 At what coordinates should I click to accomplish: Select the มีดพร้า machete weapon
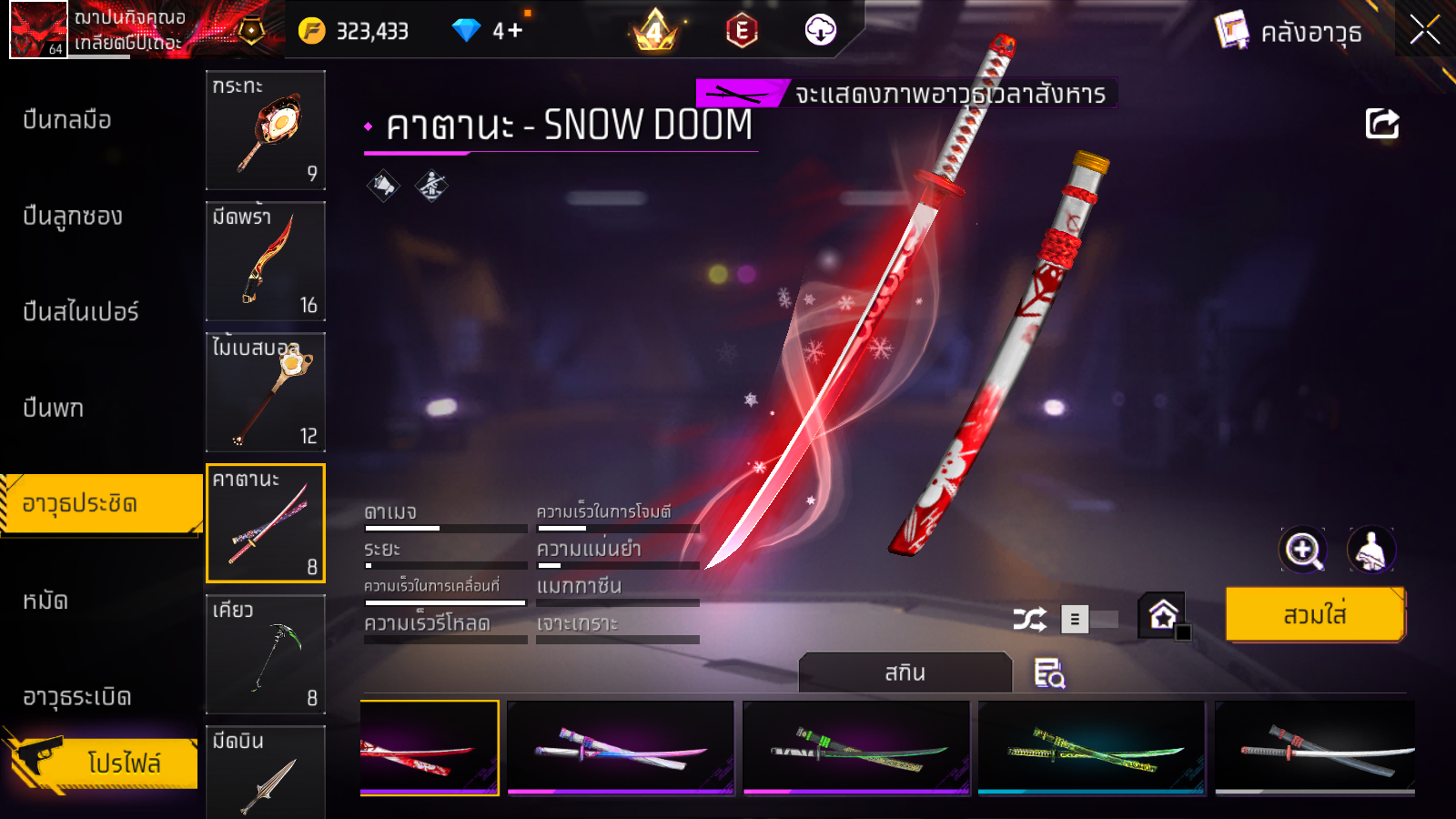pyautogui.click(x=266, y=261)
